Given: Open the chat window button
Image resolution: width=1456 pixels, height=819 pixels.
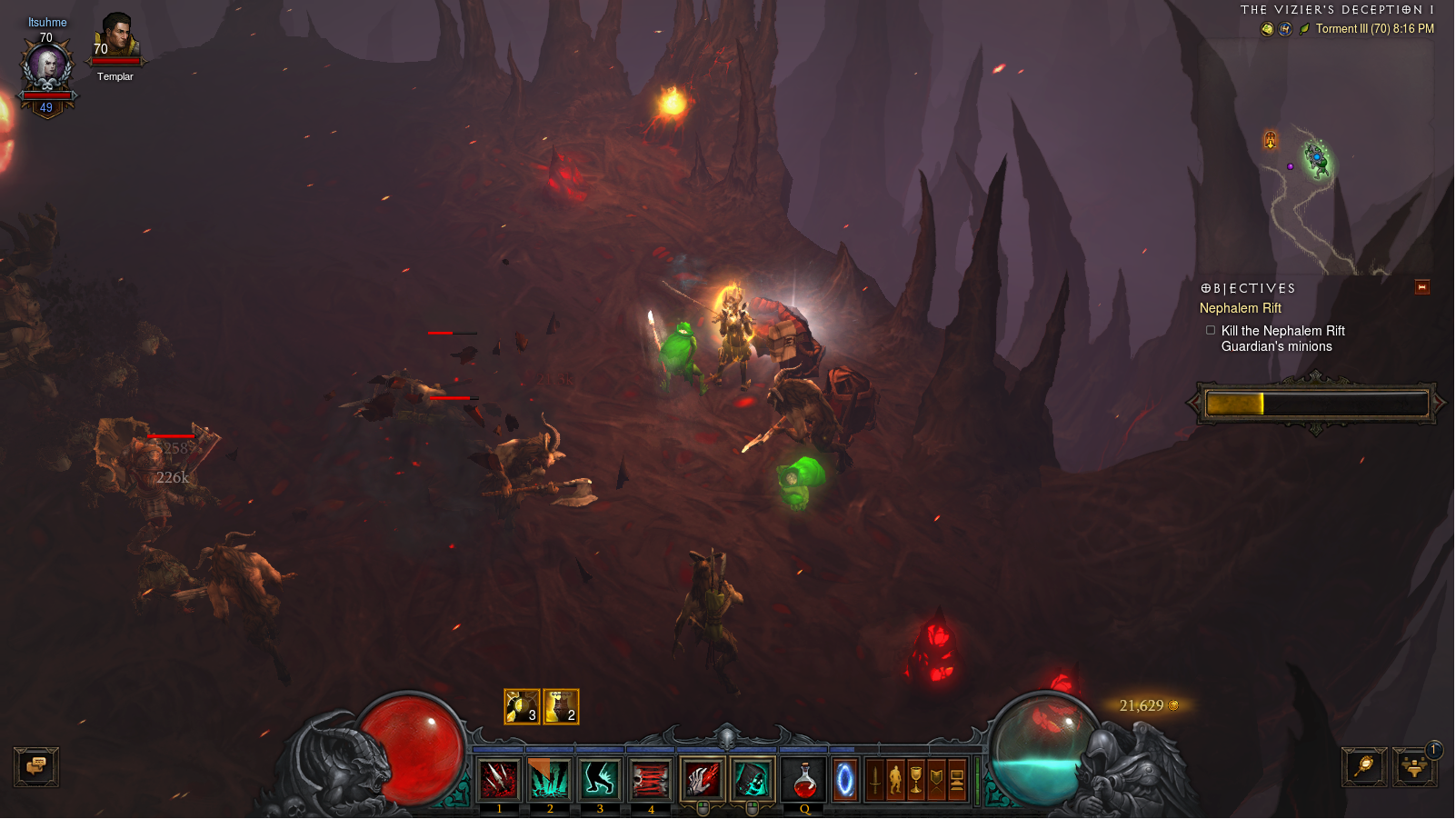Looking at the screenshot, I should click(36, 767).
